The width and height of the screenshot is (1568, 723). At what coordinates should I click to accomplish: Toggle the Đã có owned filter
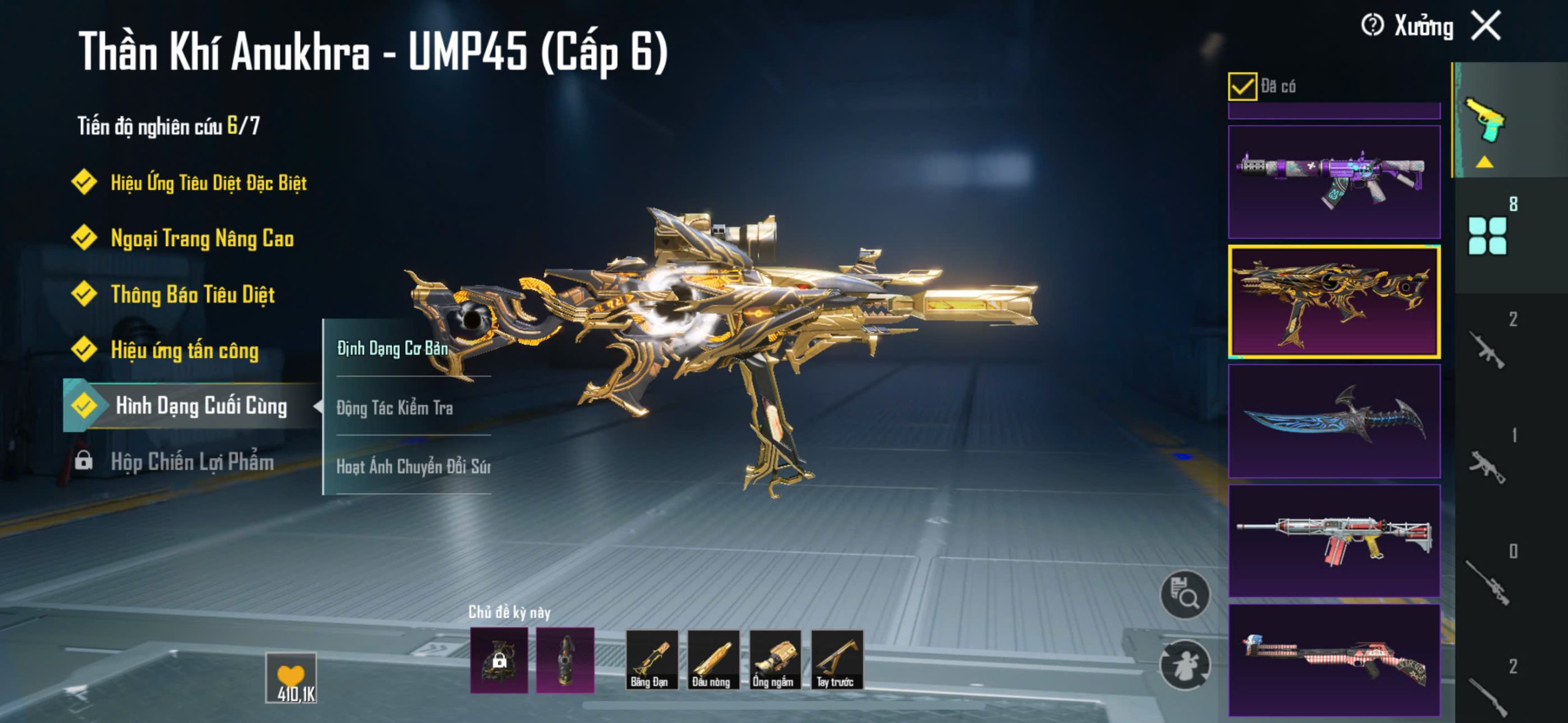1242,86
